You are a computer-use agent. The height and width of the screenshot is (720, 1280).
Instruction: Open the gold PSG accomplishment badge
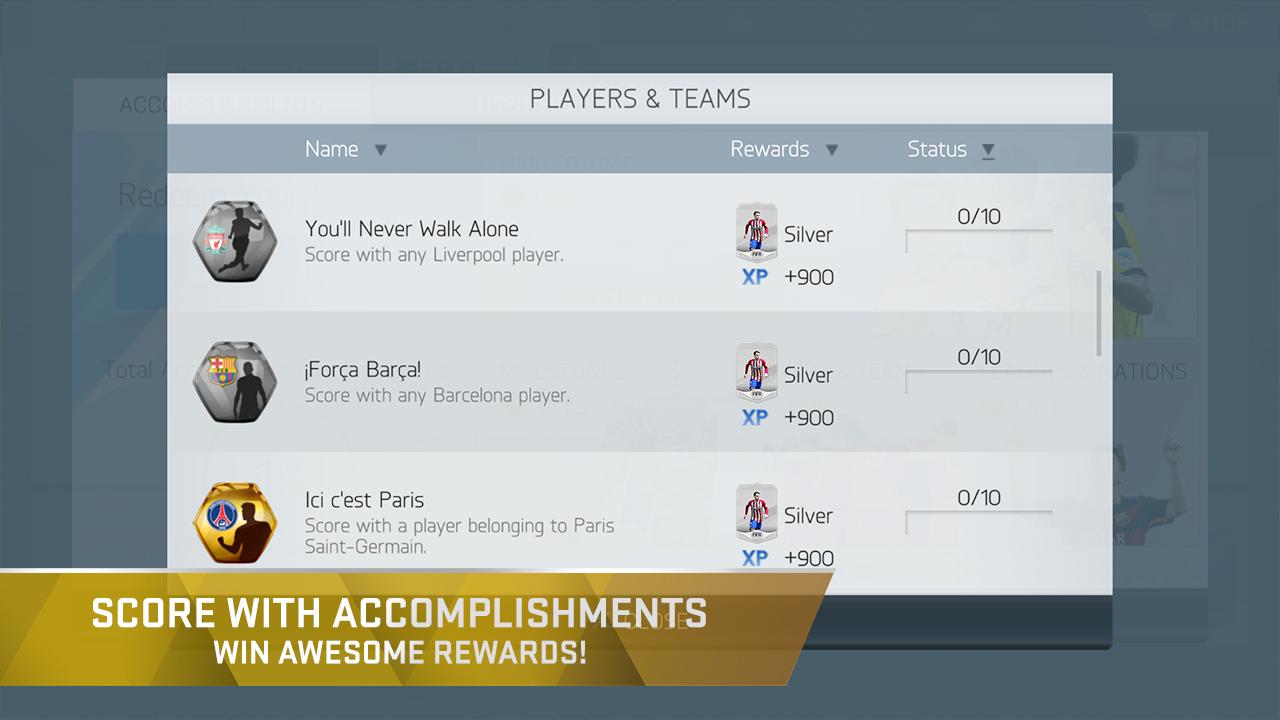[234, 523]
